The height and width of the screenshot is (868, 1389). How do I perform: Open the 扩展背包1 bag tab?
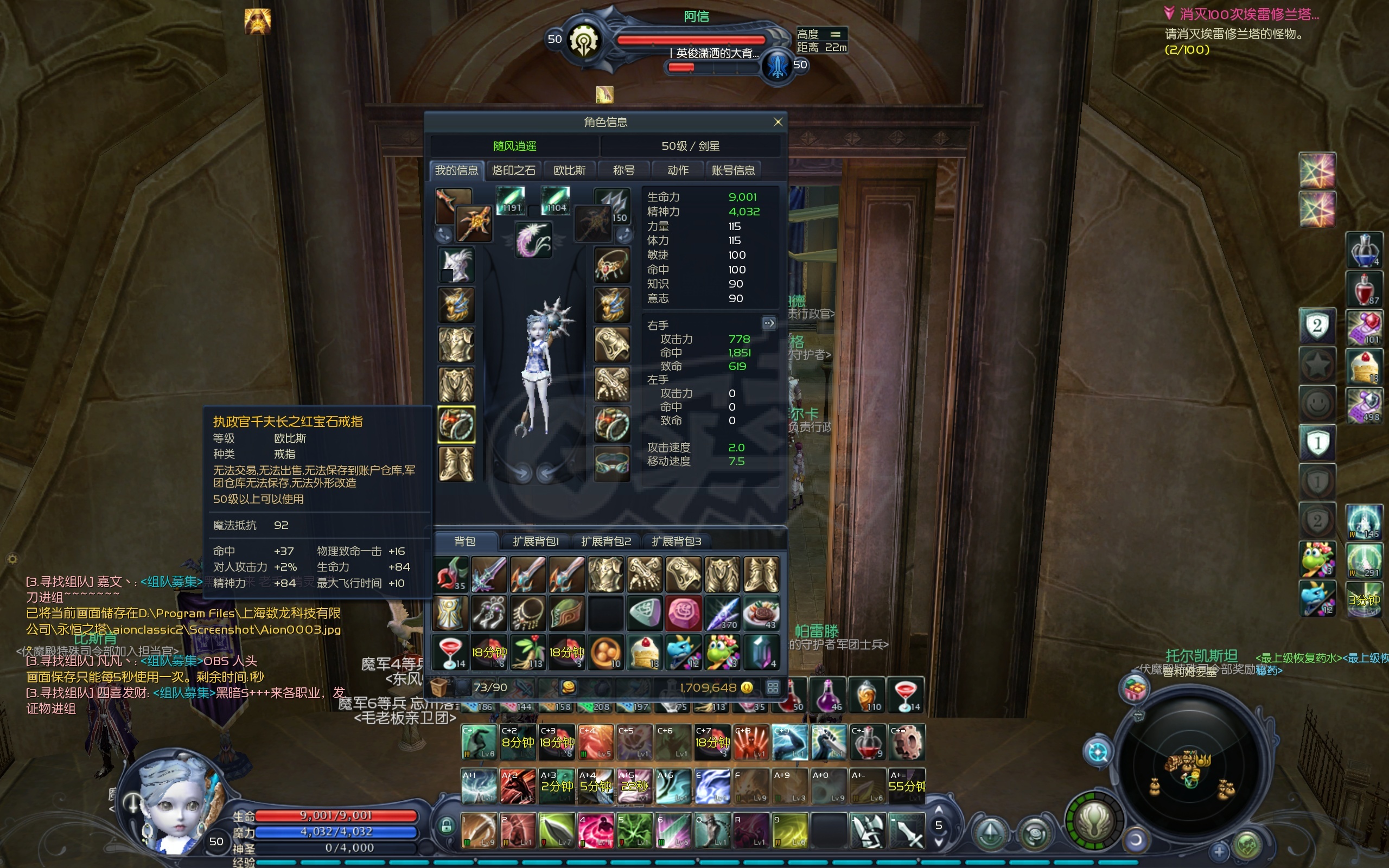[x=535, y=541]
